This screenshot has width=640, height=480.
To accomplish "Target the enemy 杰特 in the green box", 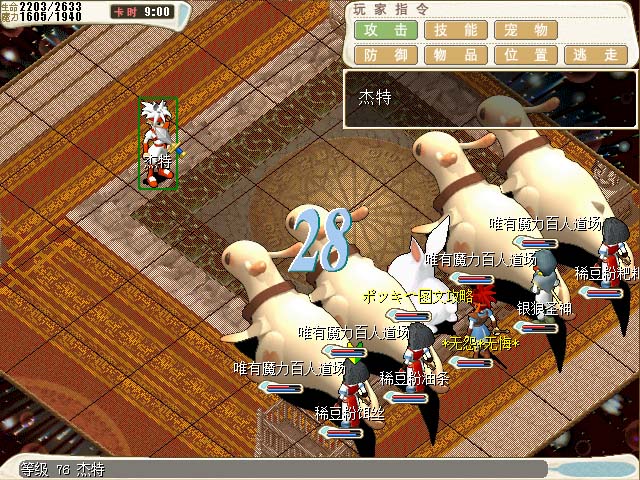I will click(x=158, y=143).
